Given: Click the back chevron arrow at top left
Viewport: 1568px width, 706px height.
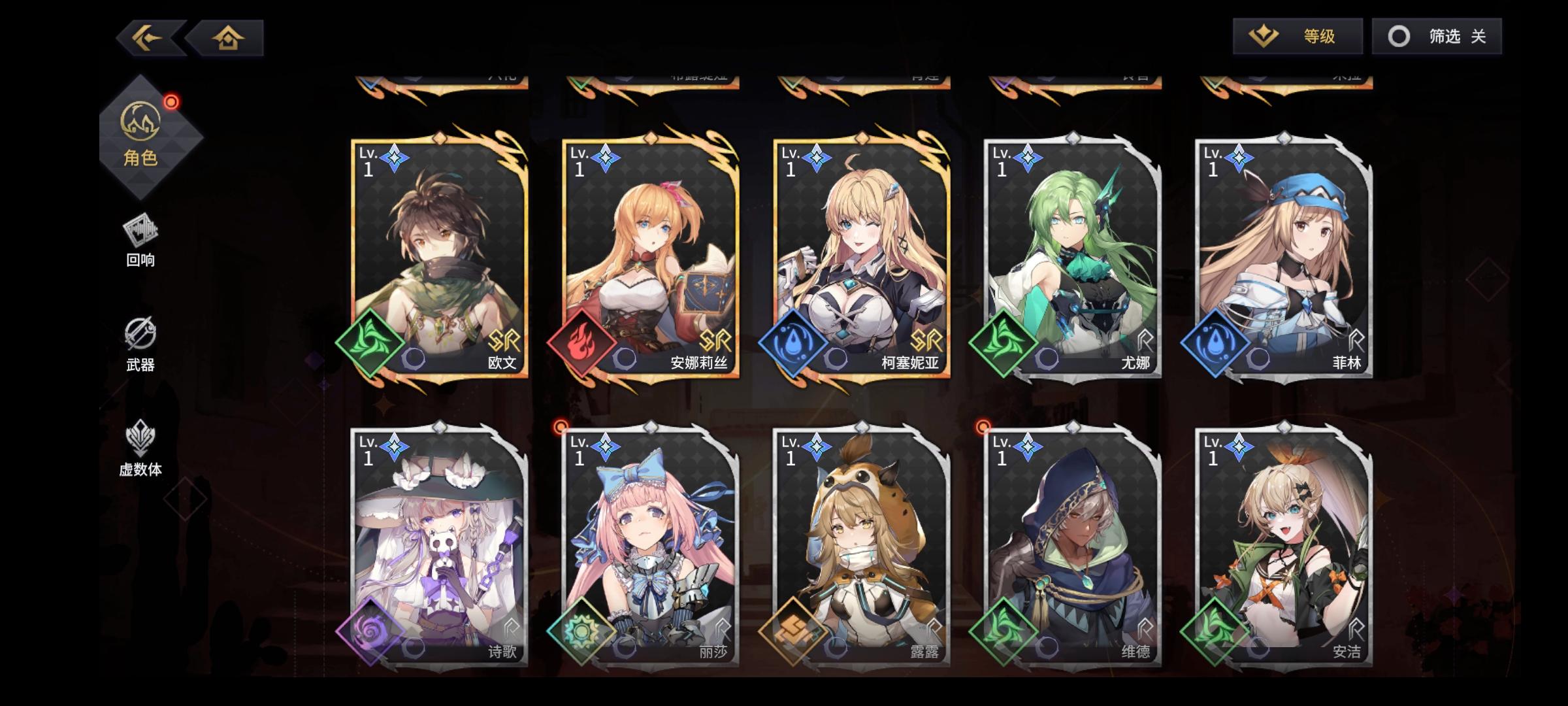Looking at the screenshot, I should tap(145, 37).
